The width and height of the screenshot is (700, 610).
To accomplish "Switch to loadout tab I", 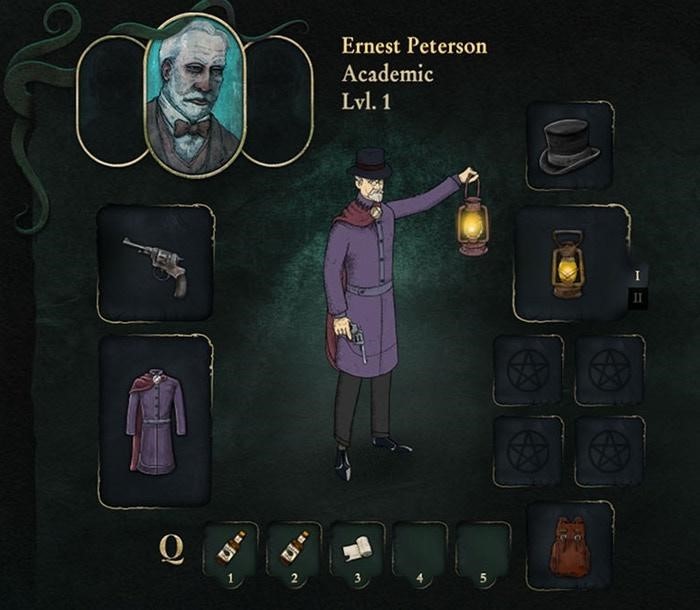I will coord(636,274).
